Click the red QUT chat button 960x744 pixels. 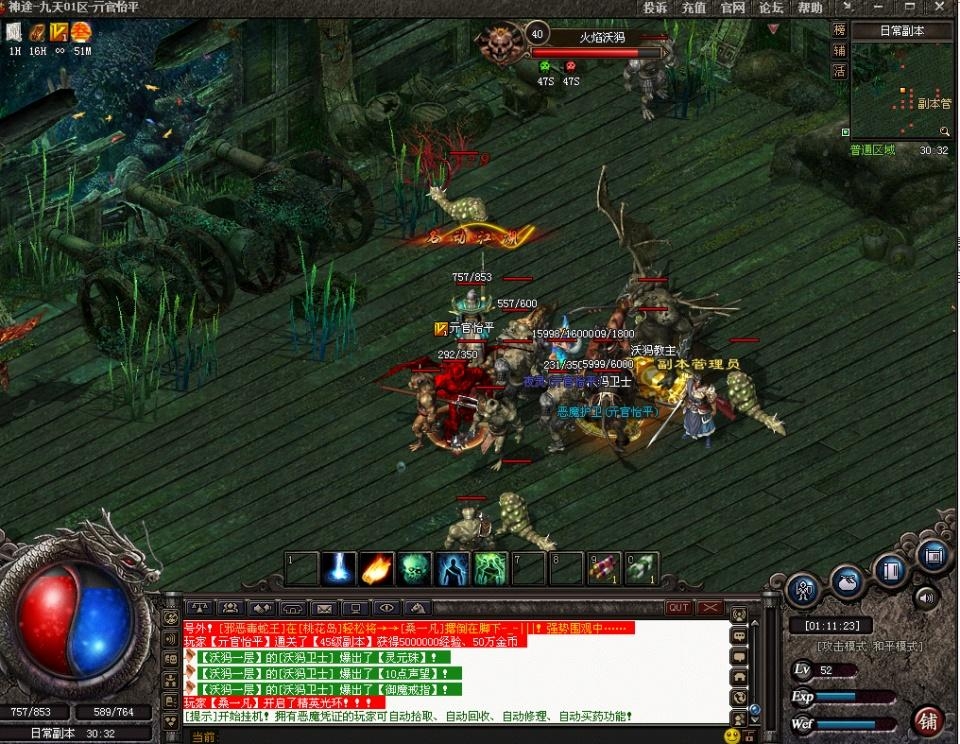tap(679, 608)
